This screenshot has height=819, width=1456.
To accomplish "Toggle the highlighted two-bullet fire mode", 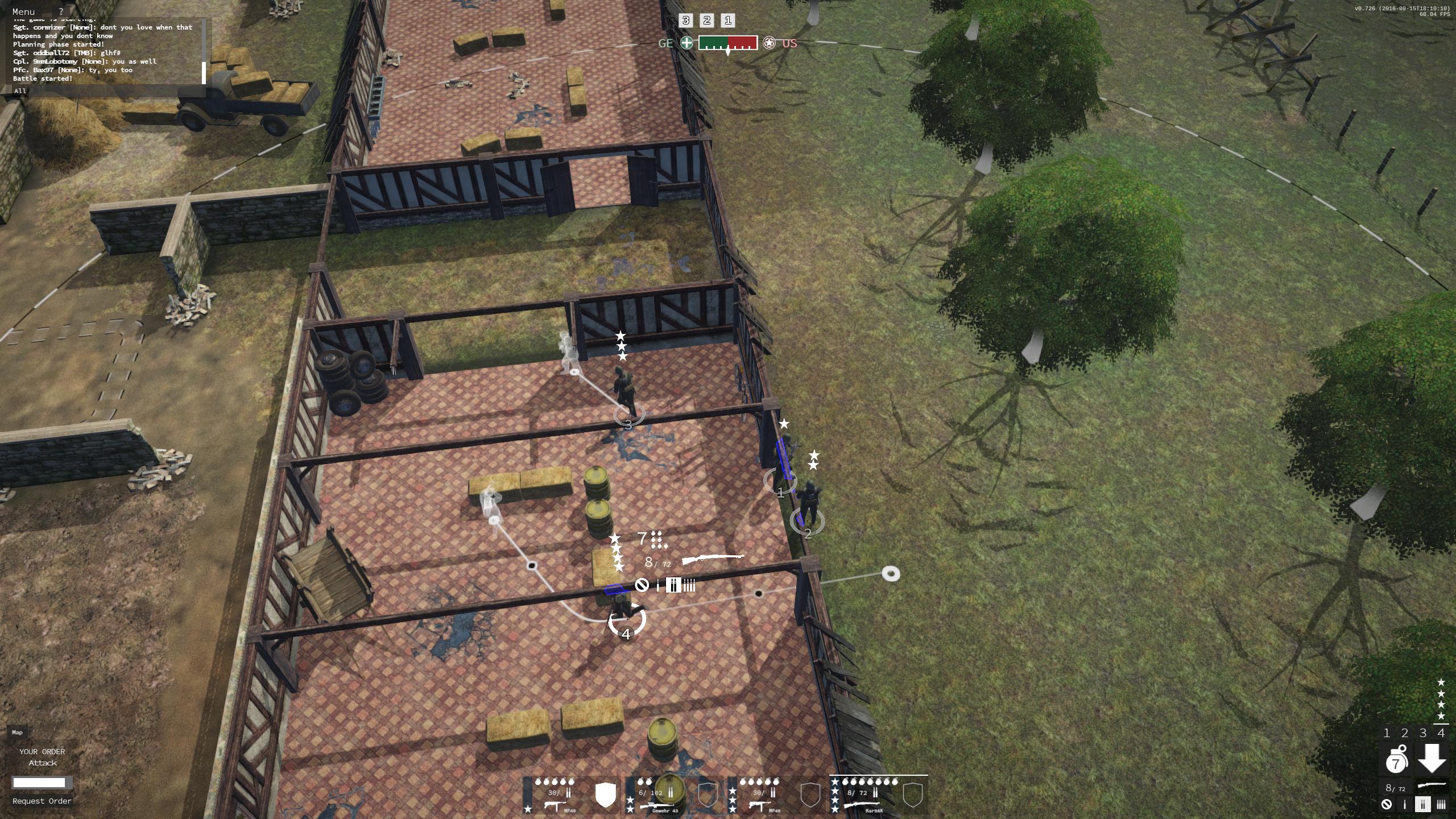I will [x=1423, y=804].
